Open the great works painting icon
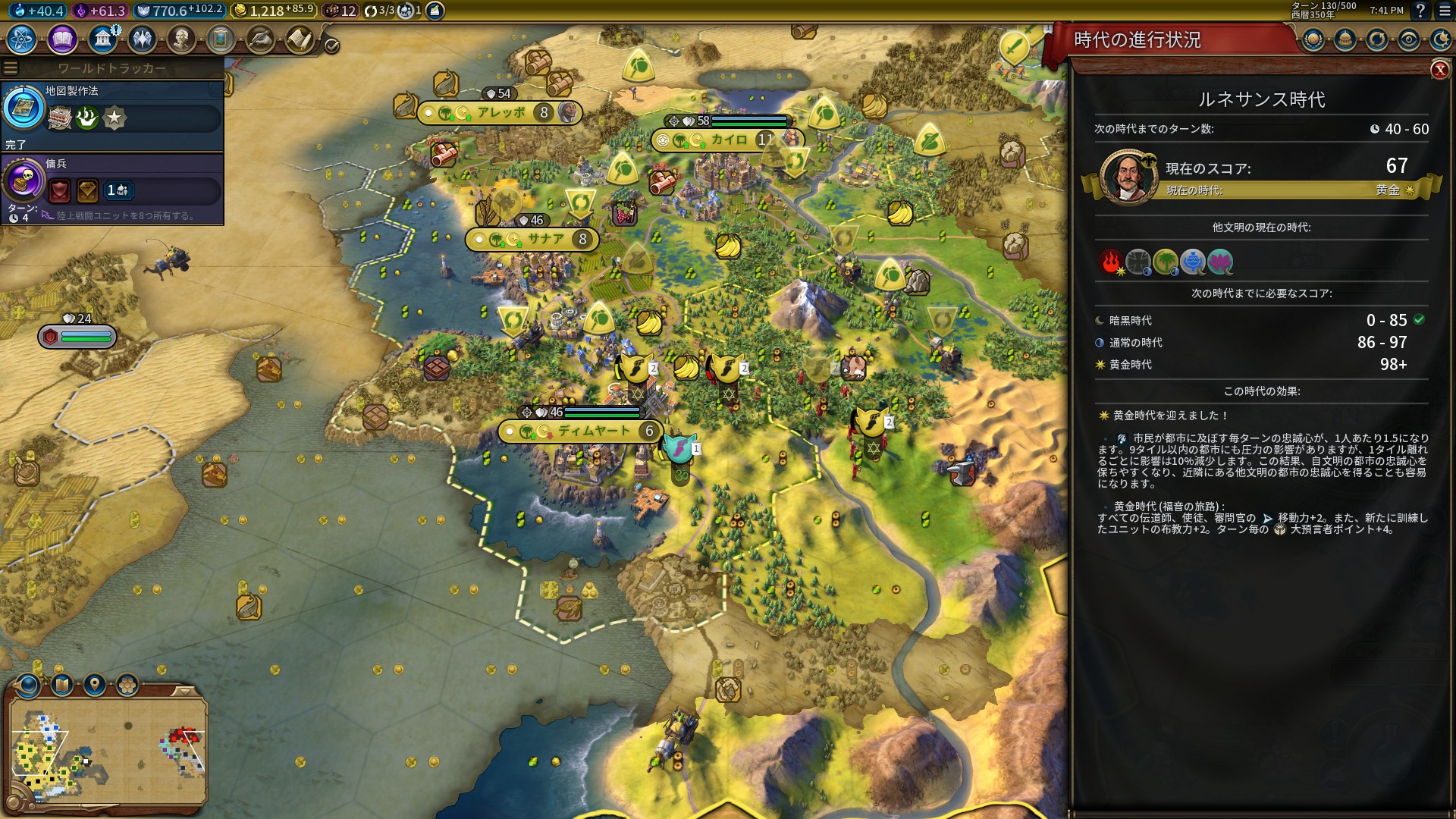 221,39
